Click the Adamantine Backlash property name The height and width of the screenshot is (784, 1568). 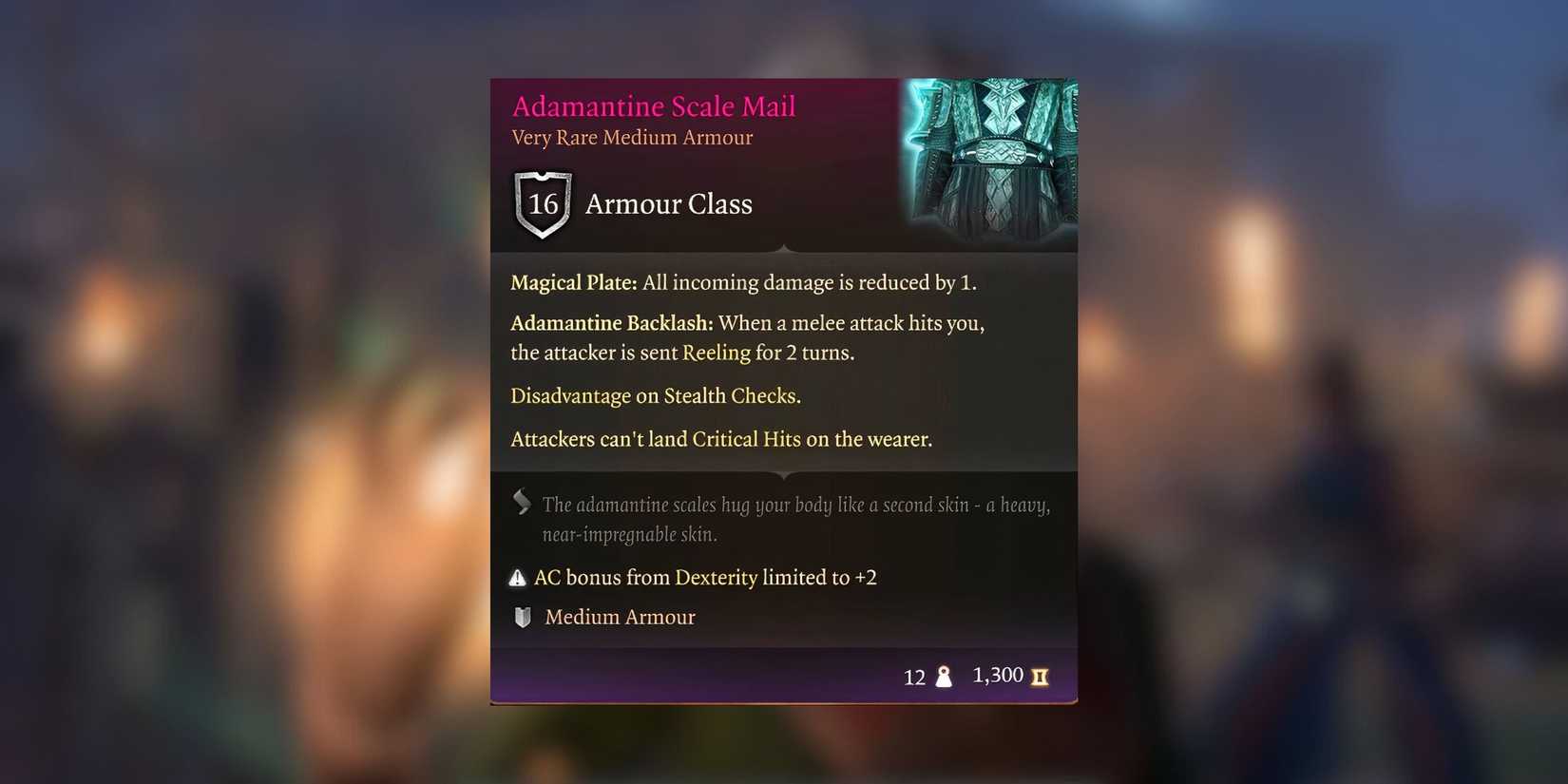pos(609,323)
